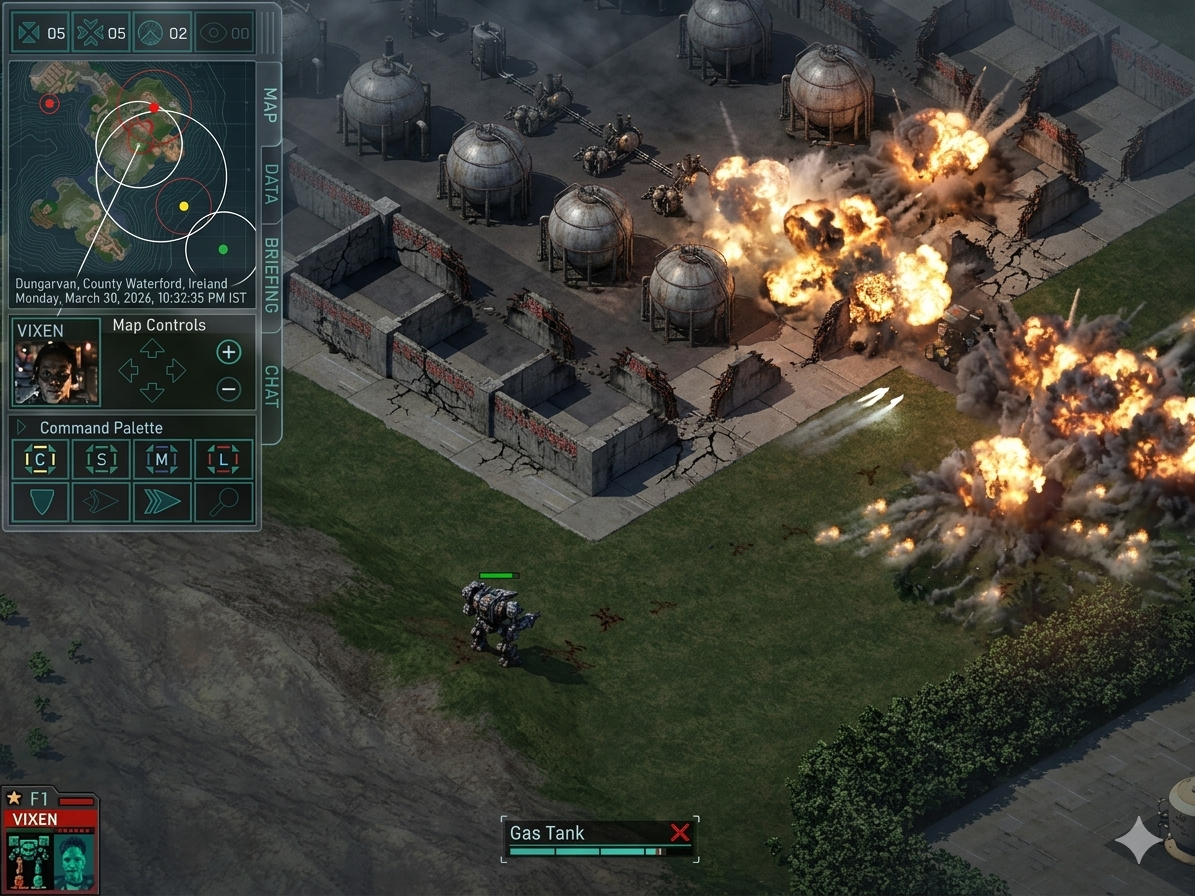The width and height of the screenshot is (1195, 896).
Task: Activate the shield command icon
Action: 41,502
